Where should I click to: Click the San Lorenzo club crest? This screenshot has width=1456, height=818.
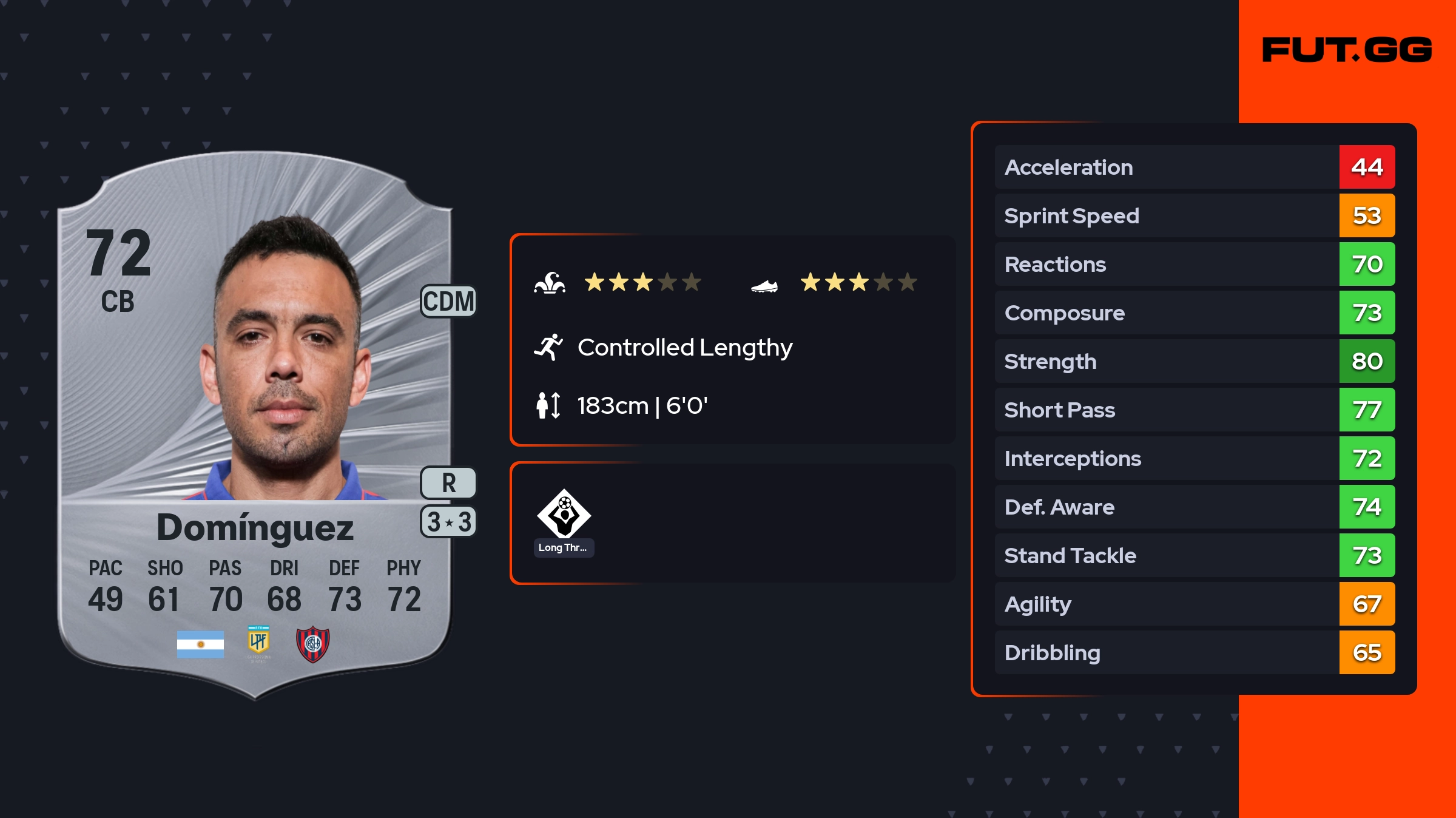(312, 644)
